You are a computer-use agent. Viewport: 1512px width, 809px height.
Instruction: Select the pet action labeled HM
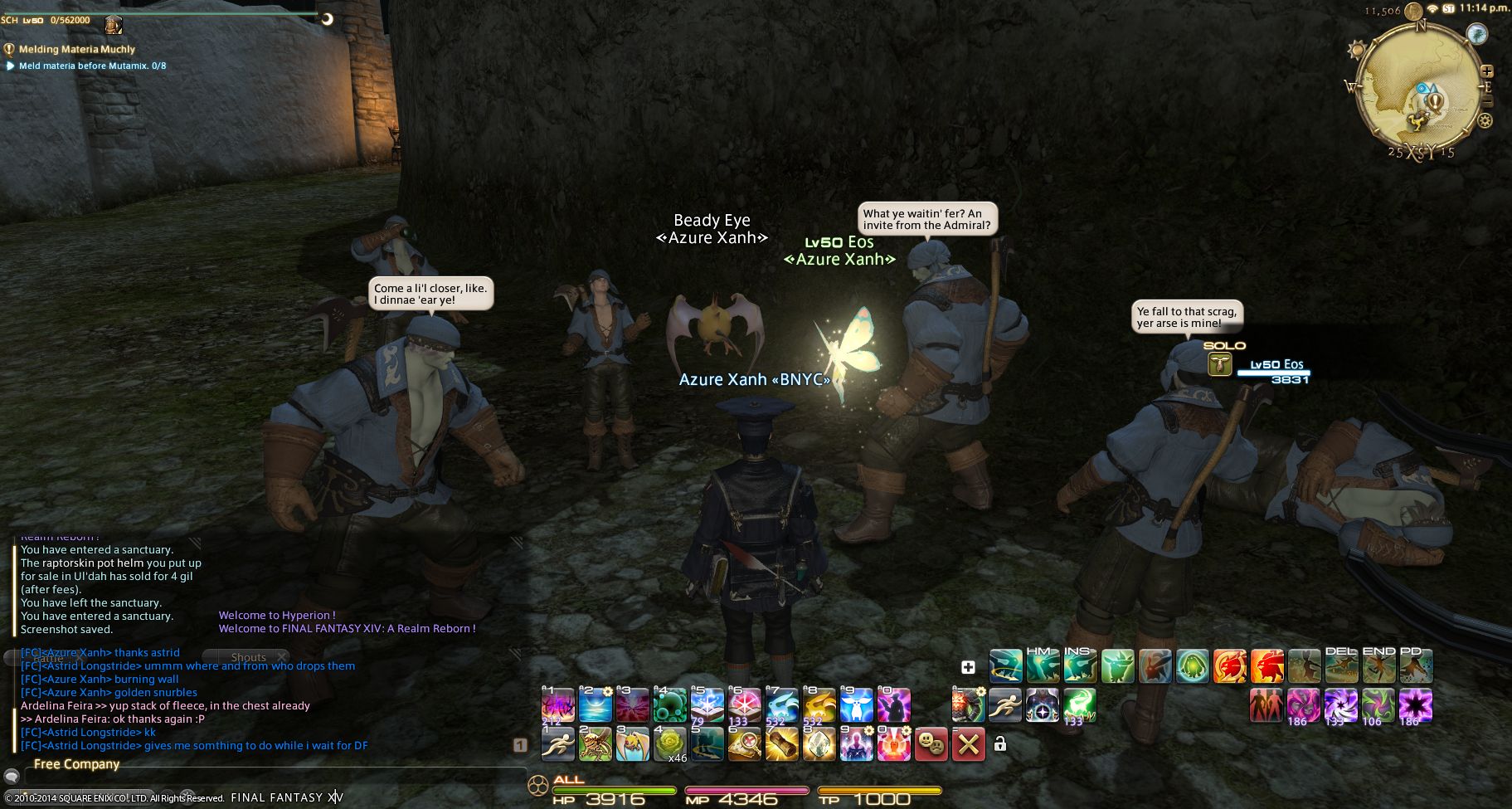coord(1043,666)
